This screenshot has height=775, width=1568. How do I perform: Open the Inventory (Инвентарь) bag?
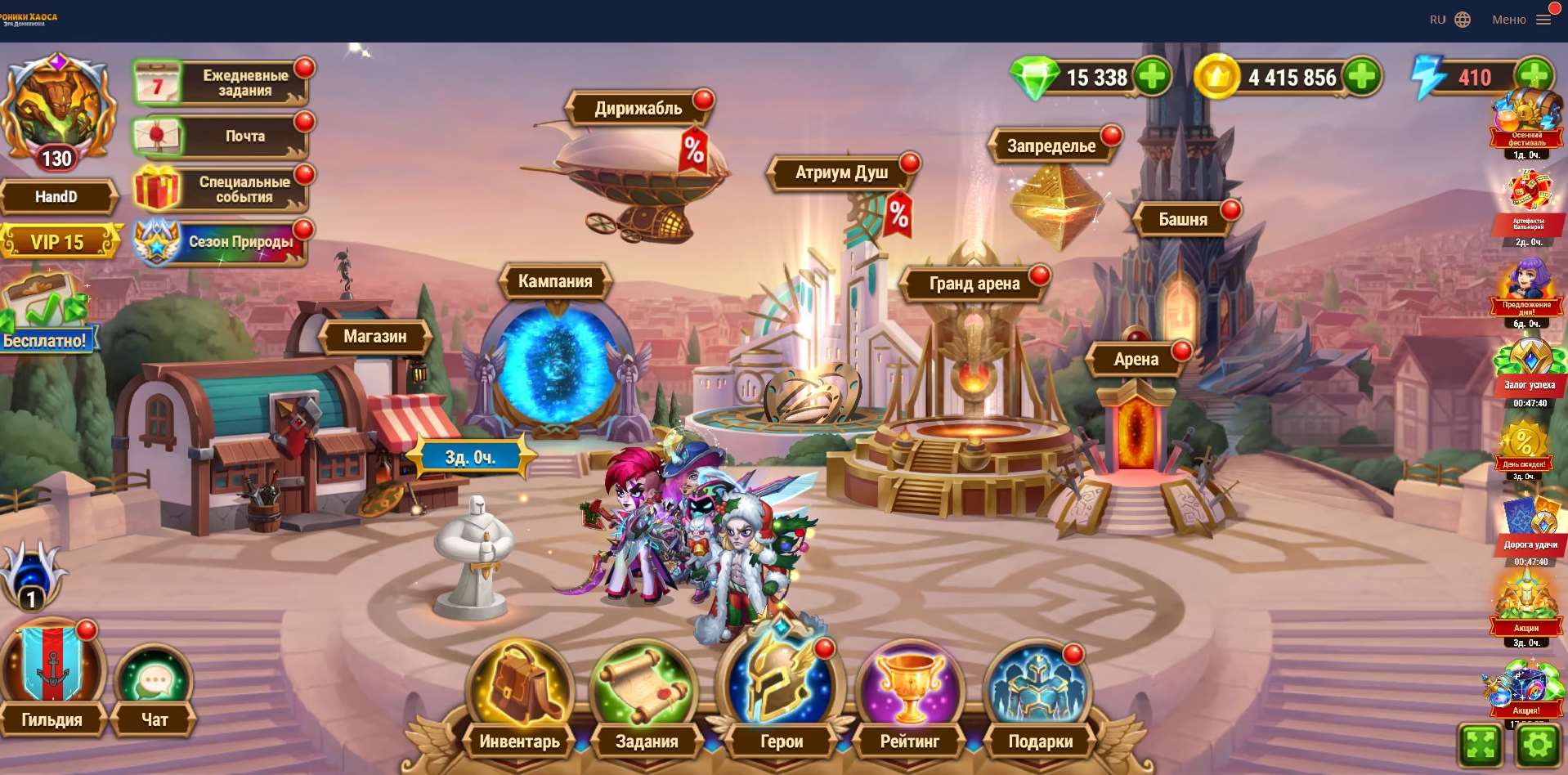(x=520, y=688)
